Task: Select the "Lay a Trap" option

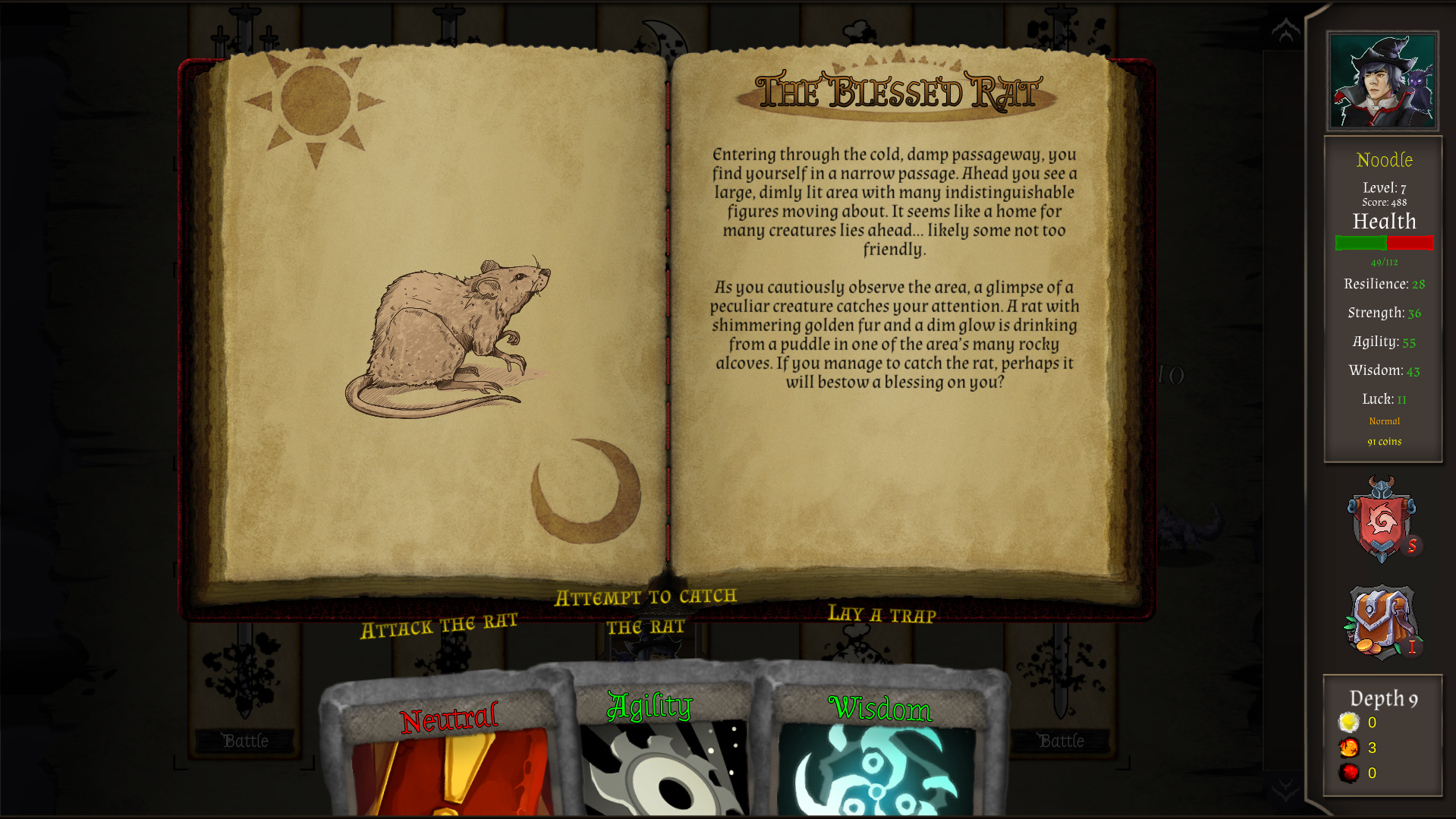Action: (882, 616)
